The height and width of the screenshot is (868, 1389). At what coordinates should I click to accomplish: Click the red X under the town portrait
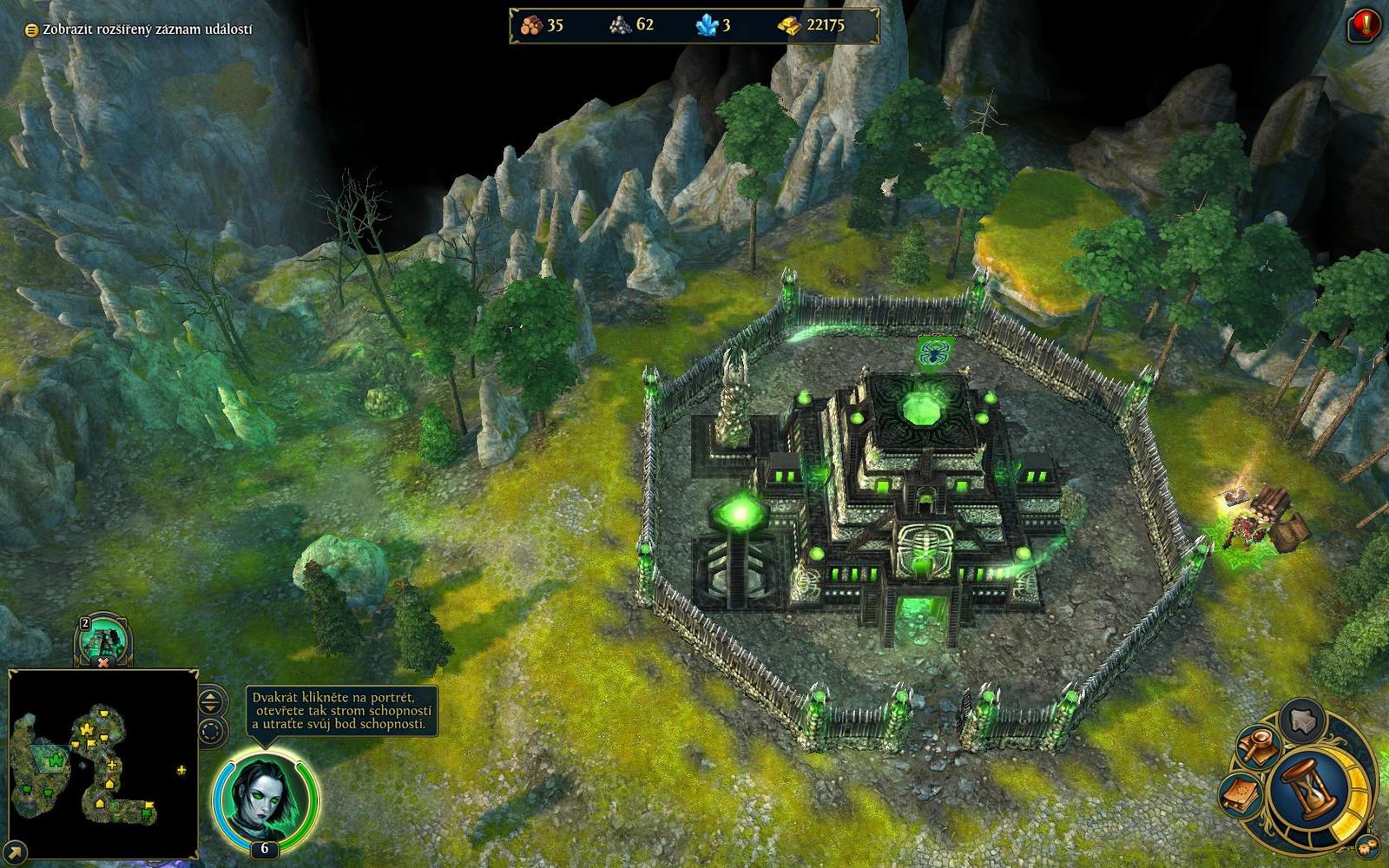[103, 663]
